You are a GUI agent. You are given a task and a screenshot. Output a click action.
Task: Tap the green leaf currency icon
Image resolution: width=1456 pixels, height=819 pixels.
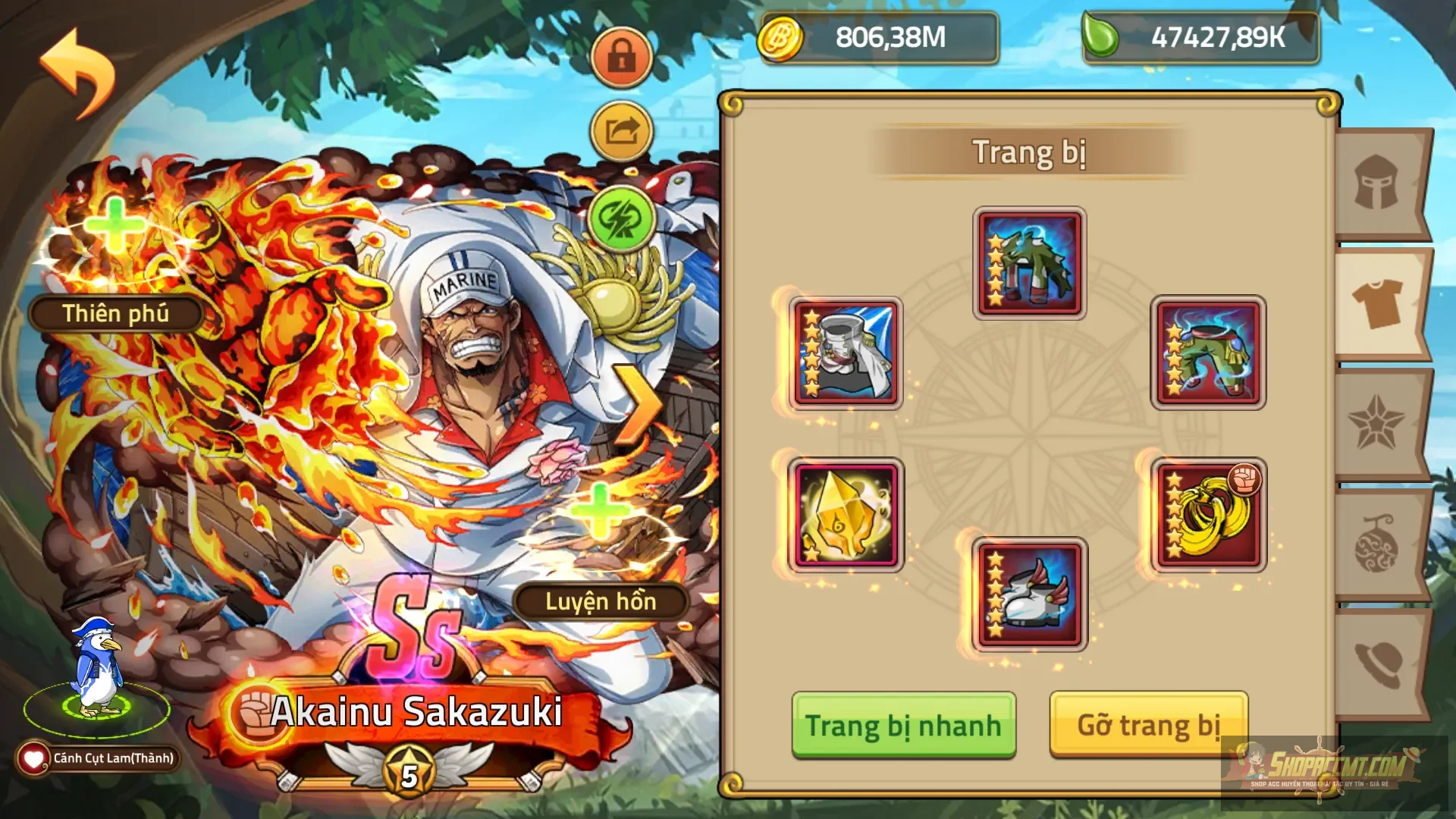coord(1102,36)
